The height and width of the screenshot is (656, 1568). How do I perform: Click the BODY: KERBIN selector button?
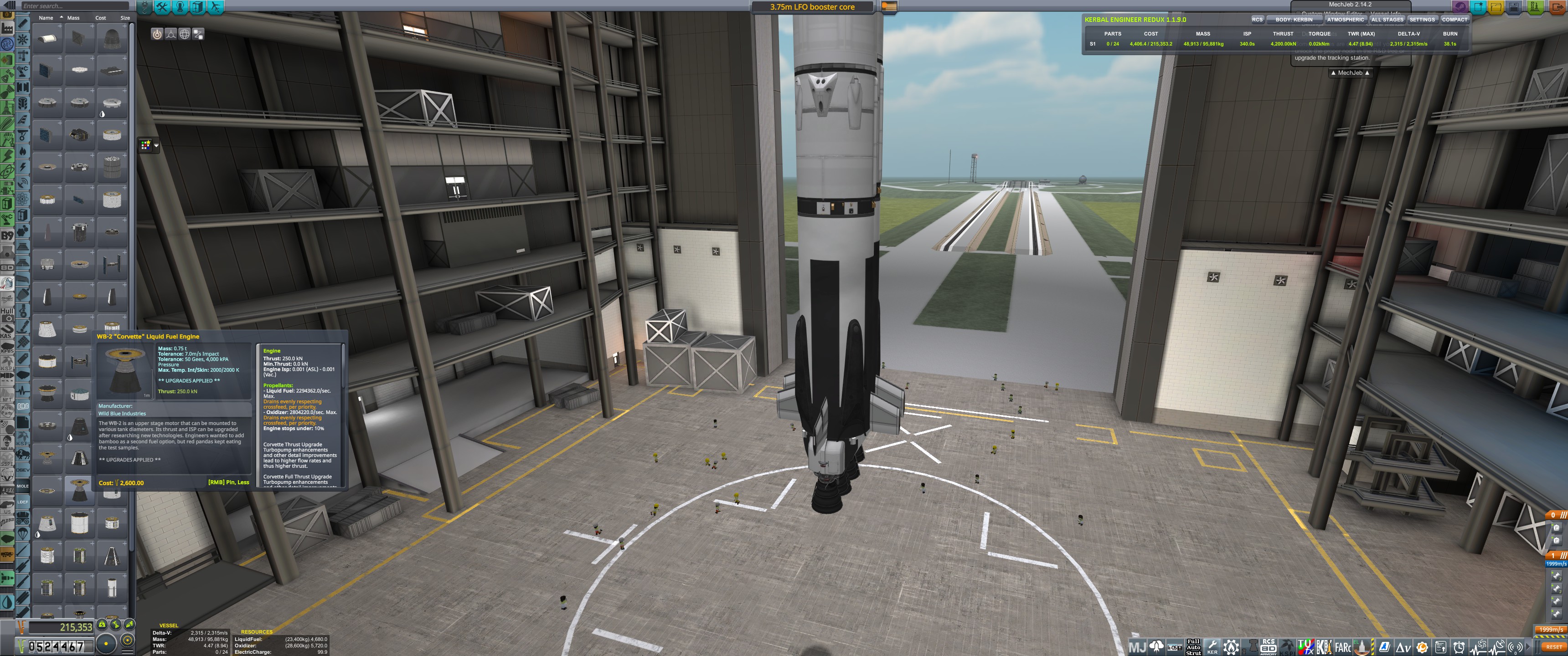[1294, 20]
